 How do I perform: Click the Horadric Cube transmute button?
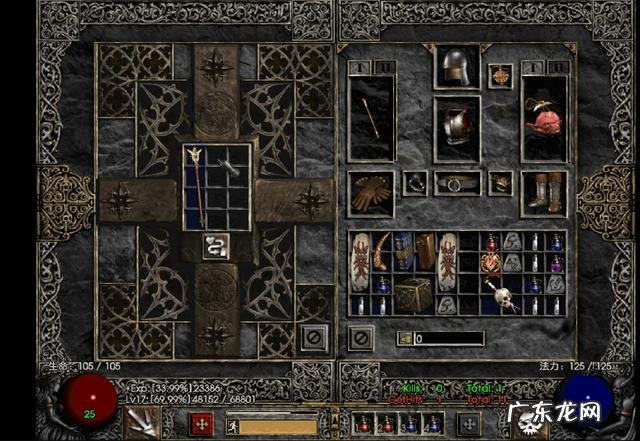[x=216, y=246]
